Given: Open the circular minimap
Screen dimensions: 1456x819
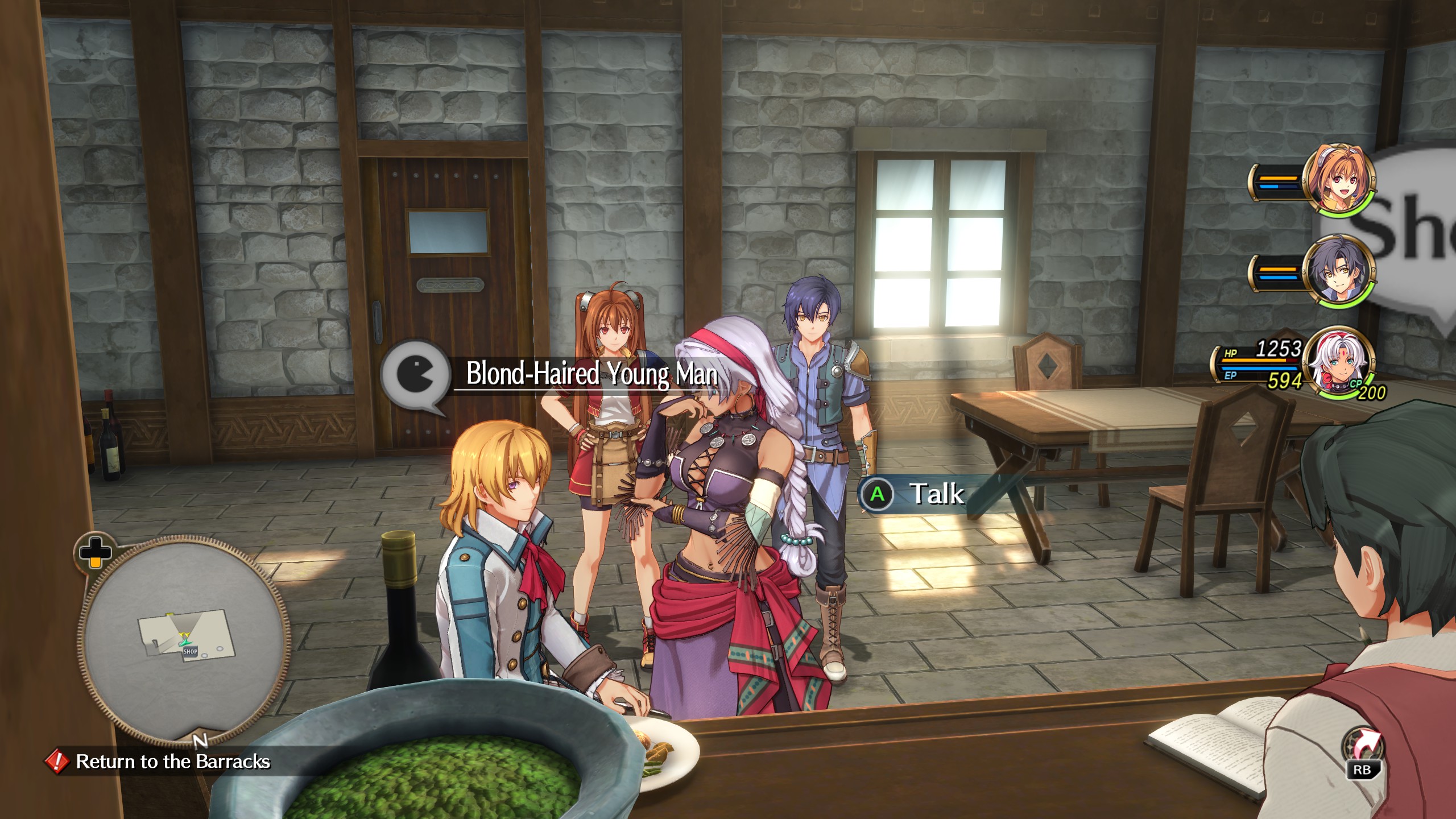Looking at the screenshot, I should click(183, 638).
